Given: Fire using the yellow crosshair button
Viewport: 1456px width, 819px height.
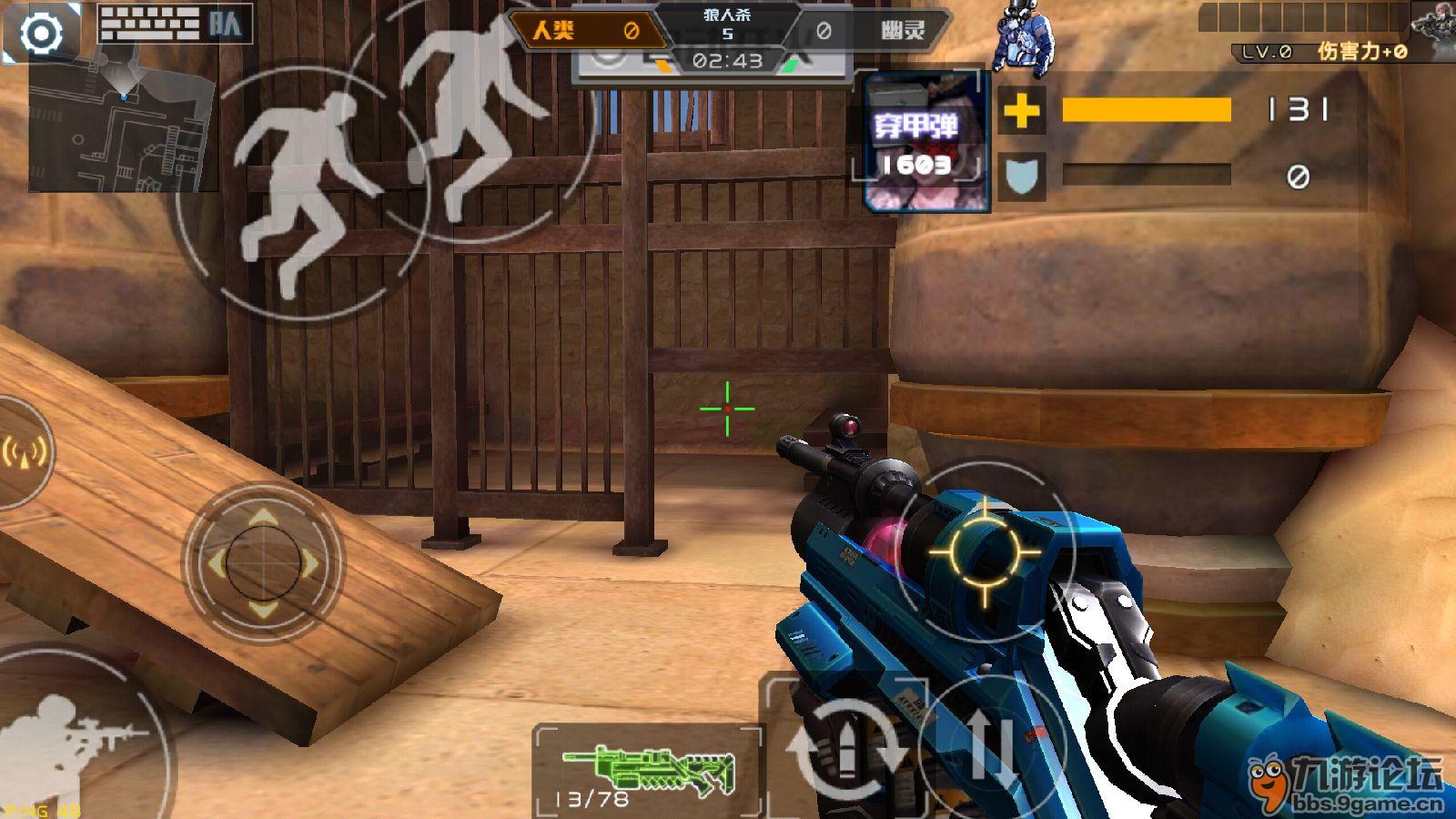Looking at the screenshot, I should 985,551.
